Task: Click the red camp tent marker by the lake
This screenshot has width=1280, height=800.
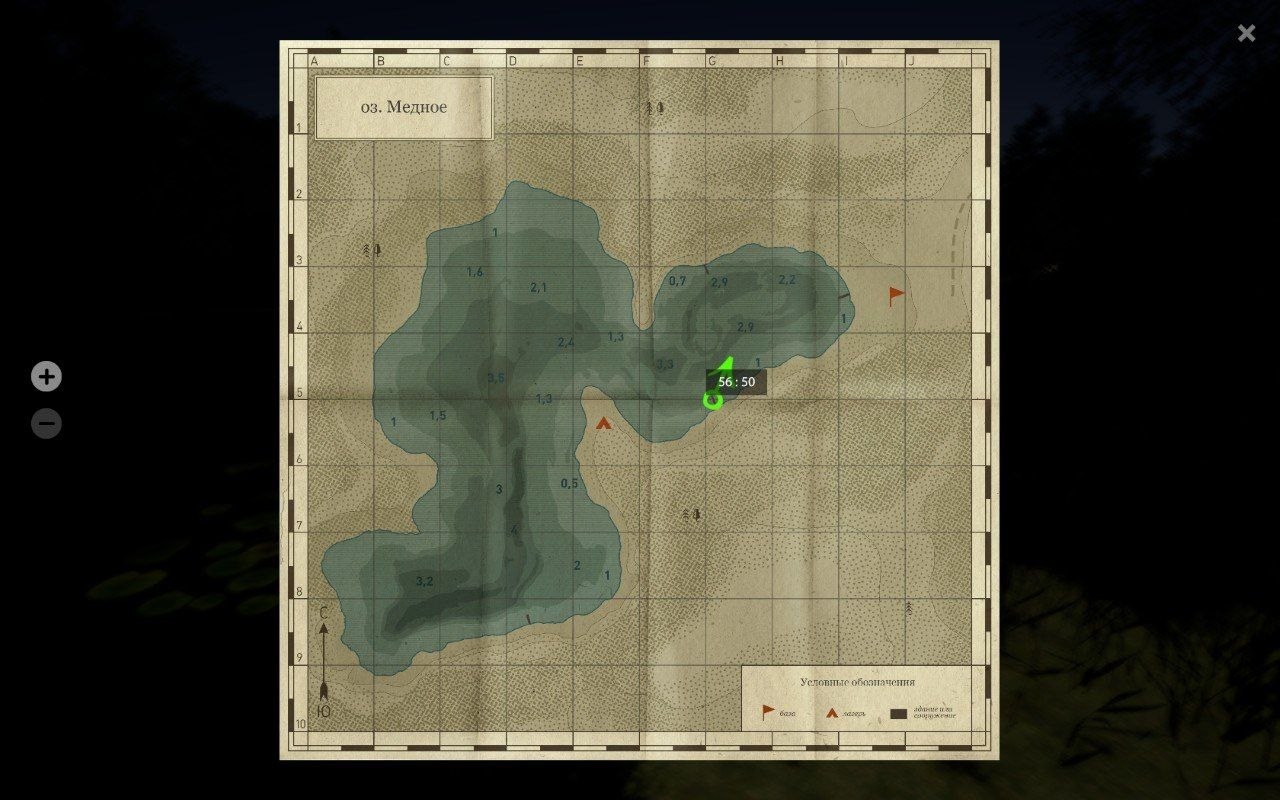Action: [604, 422]
